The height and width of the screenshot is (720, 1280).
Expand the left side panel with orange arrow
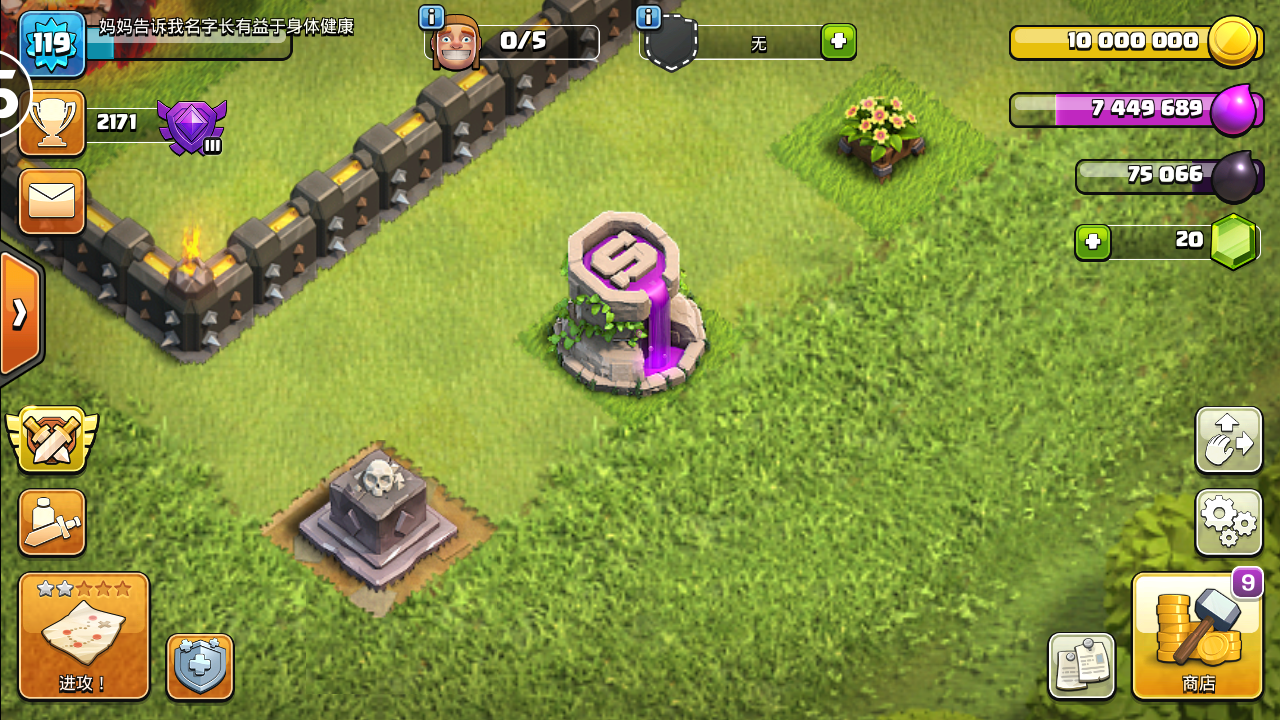[17, 313]
